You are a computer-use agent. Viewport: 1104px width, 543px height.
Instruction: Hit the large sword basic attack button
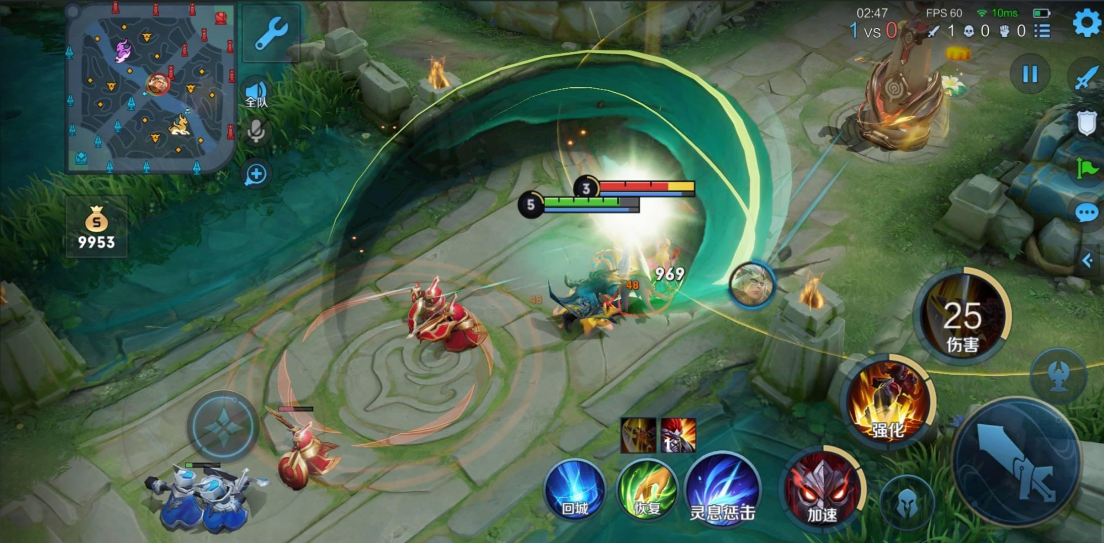click(1016, 460)
